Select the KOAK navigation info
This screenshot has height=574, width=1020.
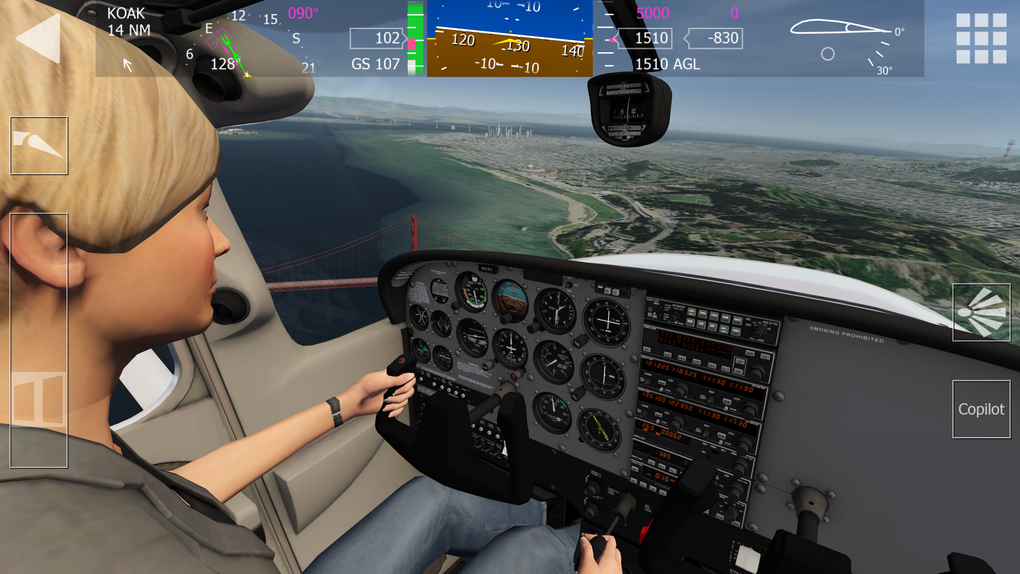tap(126, 22)
